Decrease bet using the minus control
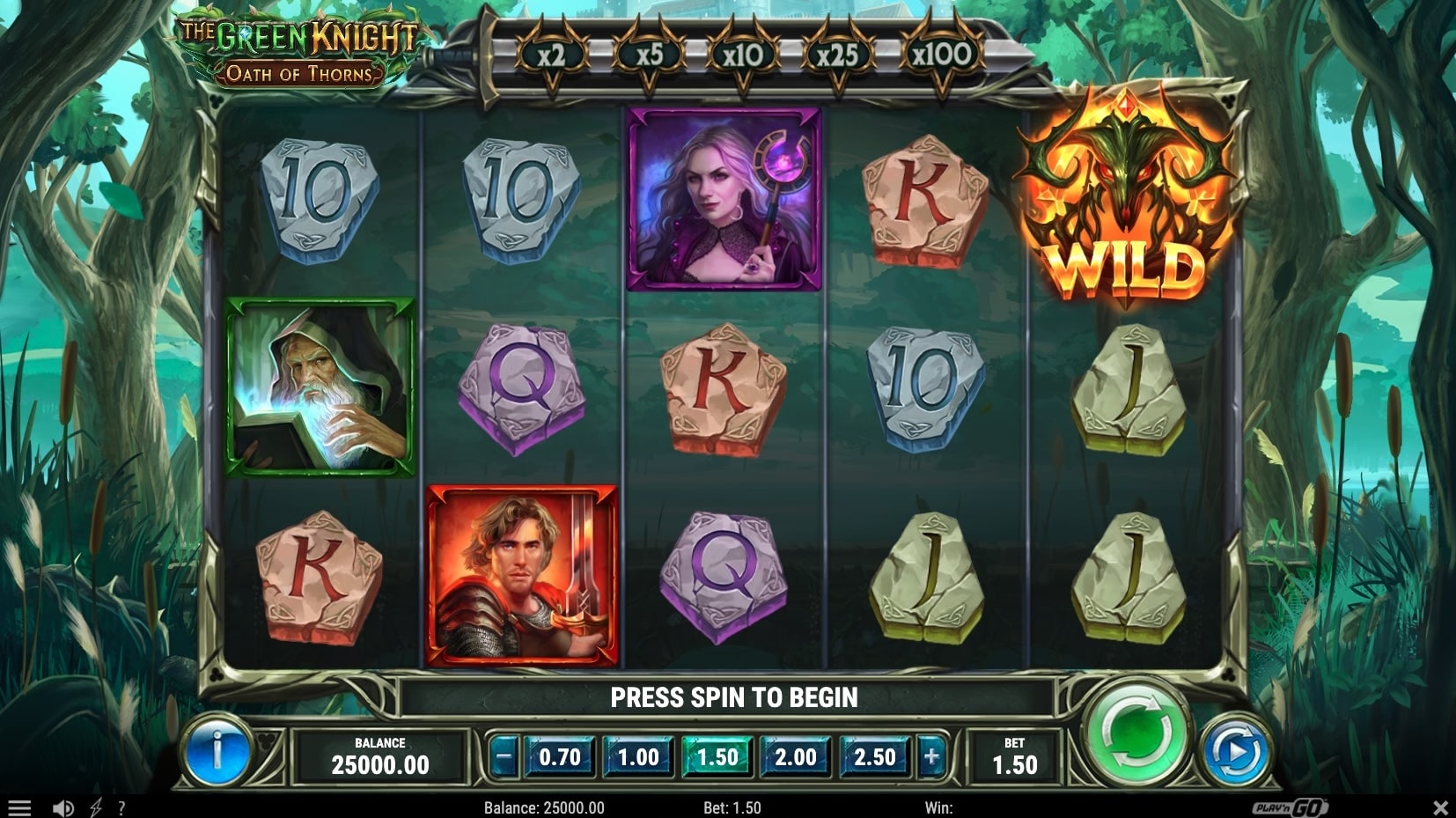This screenshot has width=1456, height=818. [x=504, y=755]
